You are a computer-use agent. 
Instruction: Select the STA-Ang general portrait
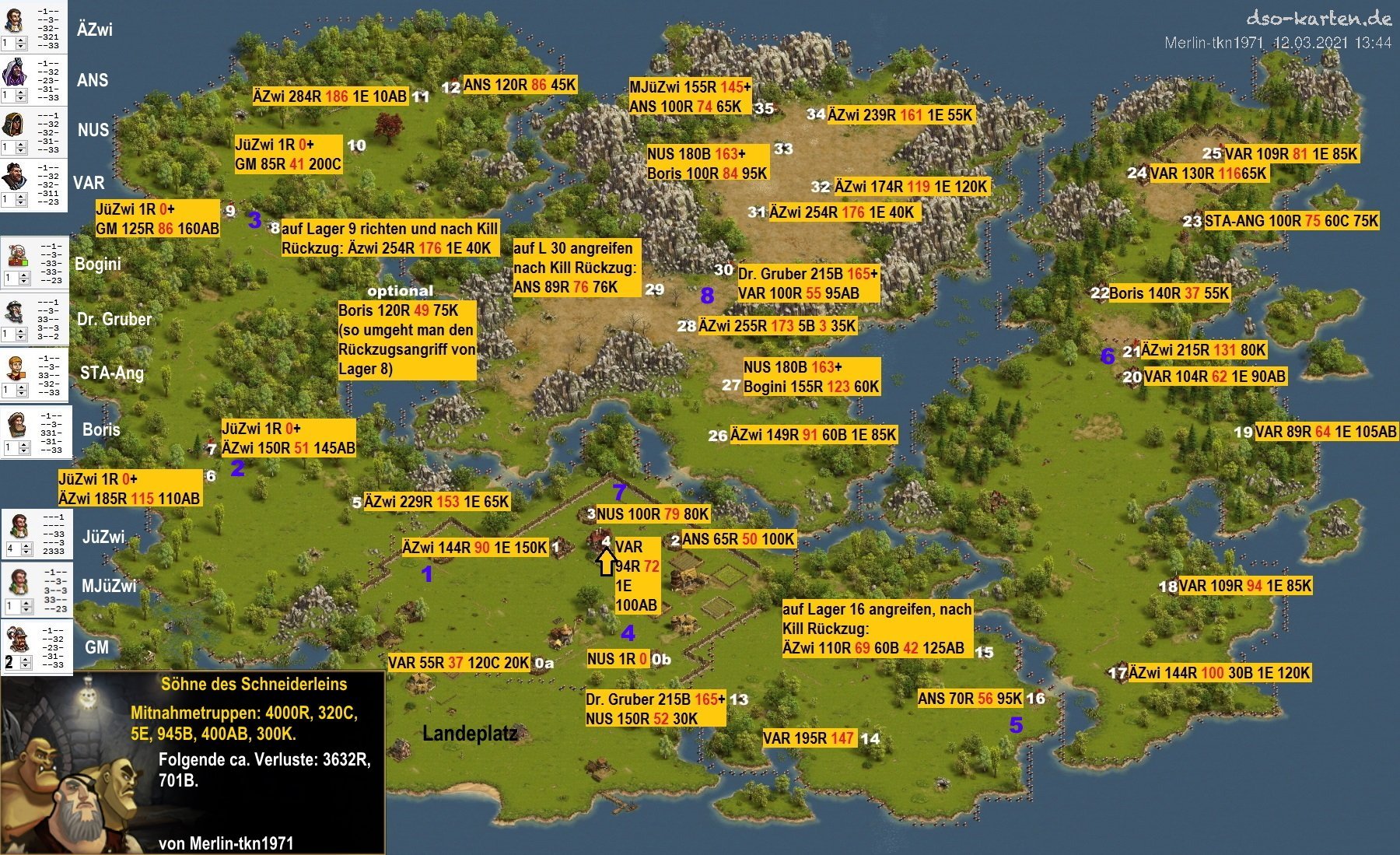pos(17,365)
